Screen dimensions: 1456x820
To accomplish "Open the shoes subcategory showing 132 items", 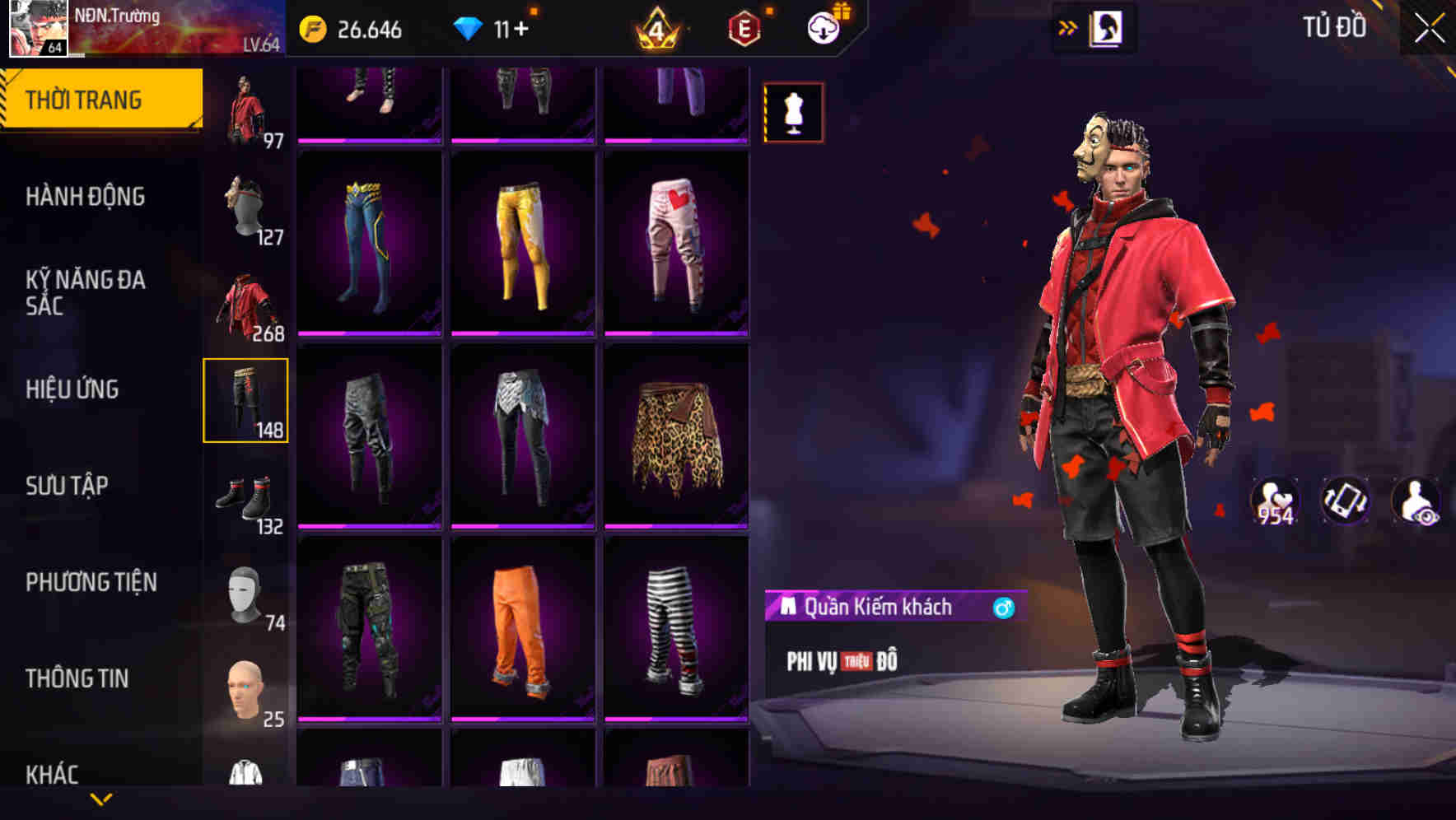I will tap(247, 498).
